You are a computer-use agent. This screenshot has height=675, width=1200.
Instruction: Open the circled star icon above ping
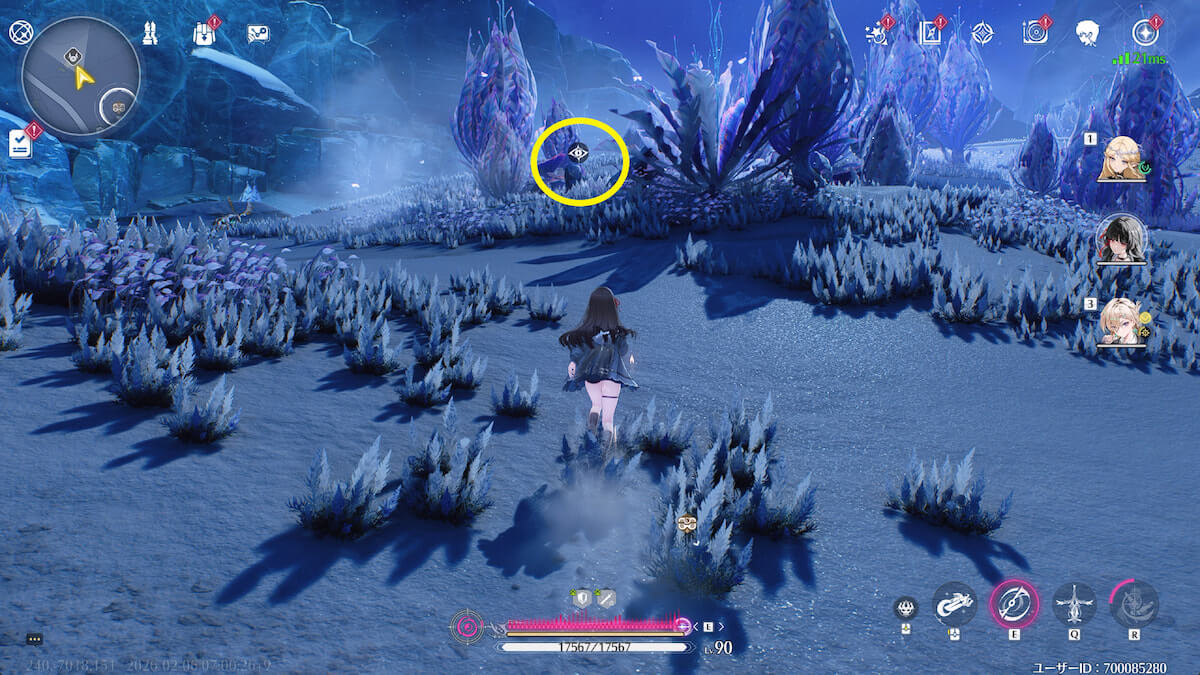pos(1144,33)
